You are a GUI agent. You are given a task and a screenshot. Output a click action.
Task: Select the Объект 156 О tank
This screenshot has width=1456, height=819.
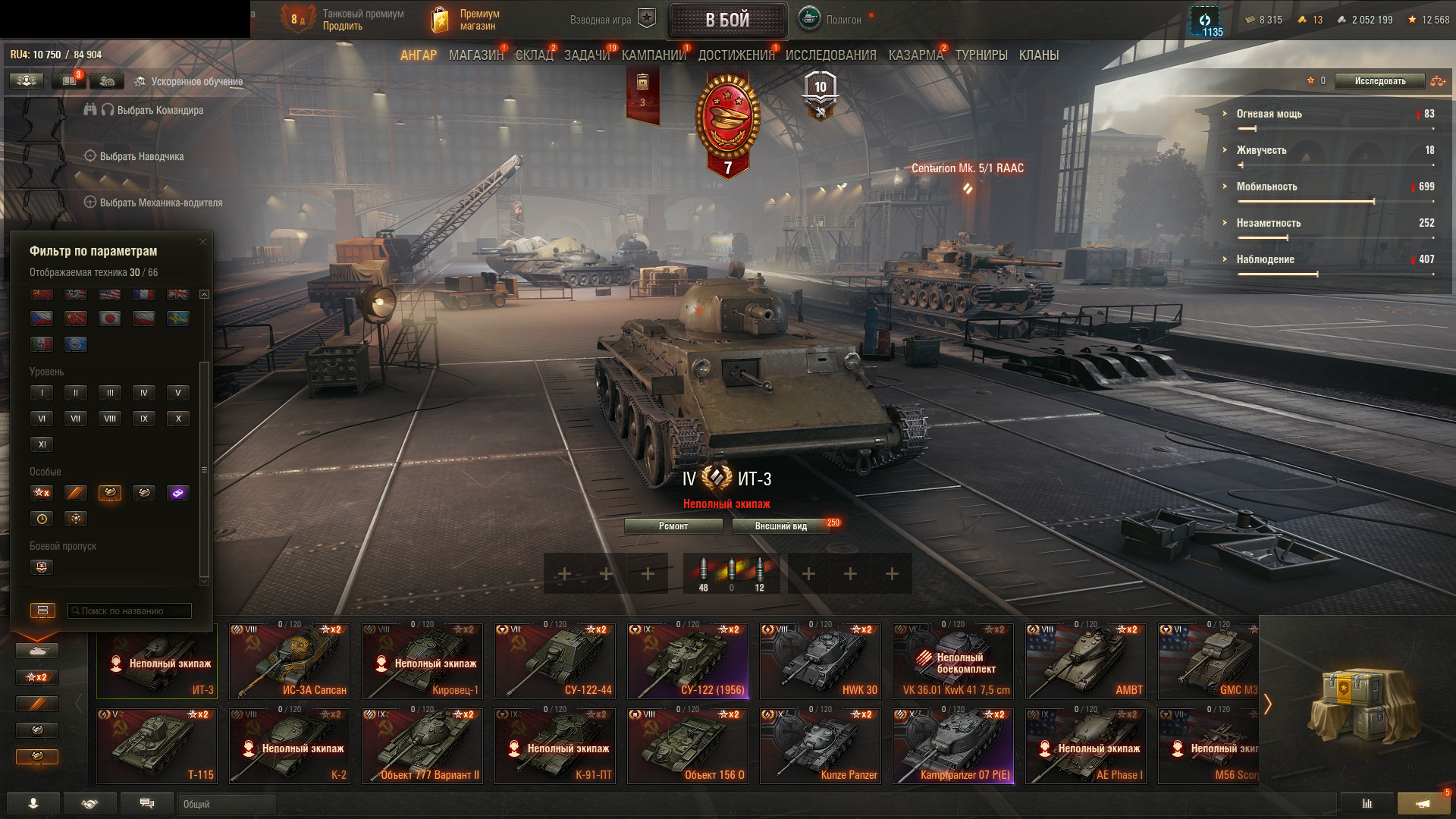688,745
